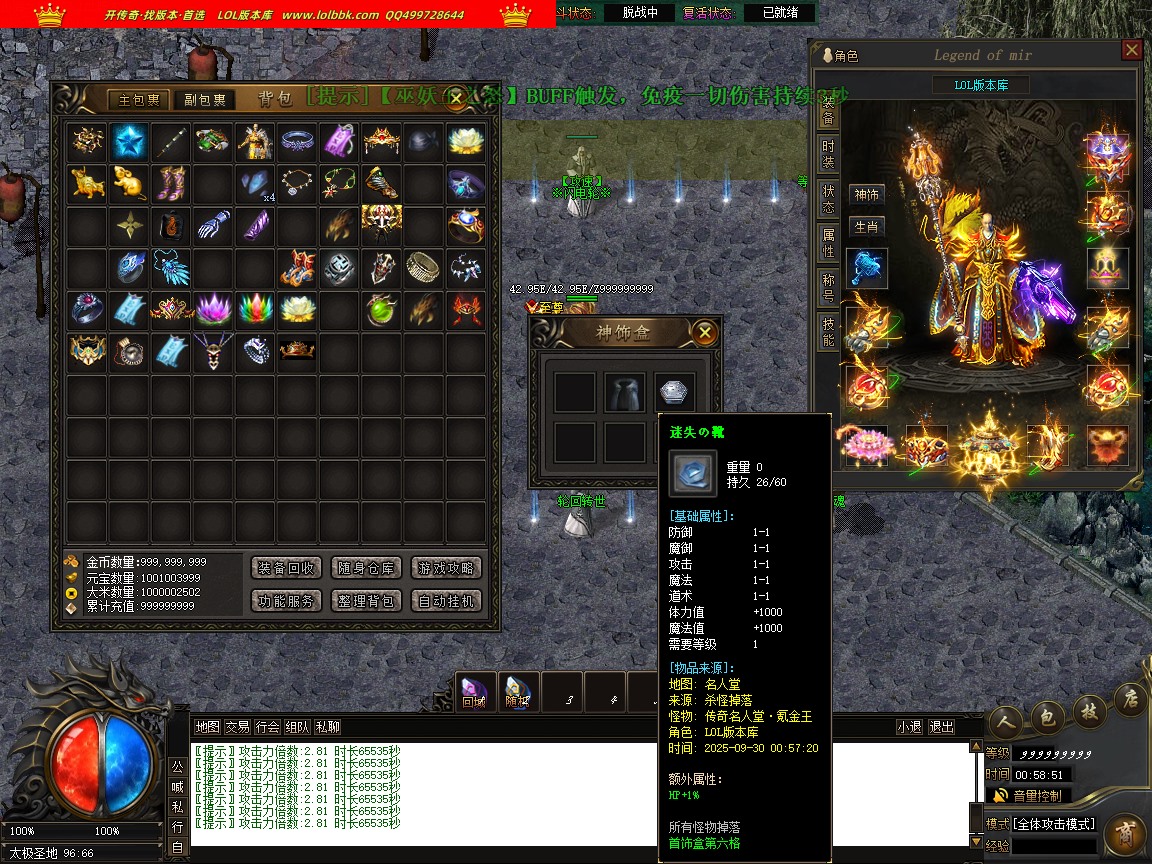This screenshot has height=864, width=1152.
Task: Open the 地图 map chat button
Action: coord(207,727)
